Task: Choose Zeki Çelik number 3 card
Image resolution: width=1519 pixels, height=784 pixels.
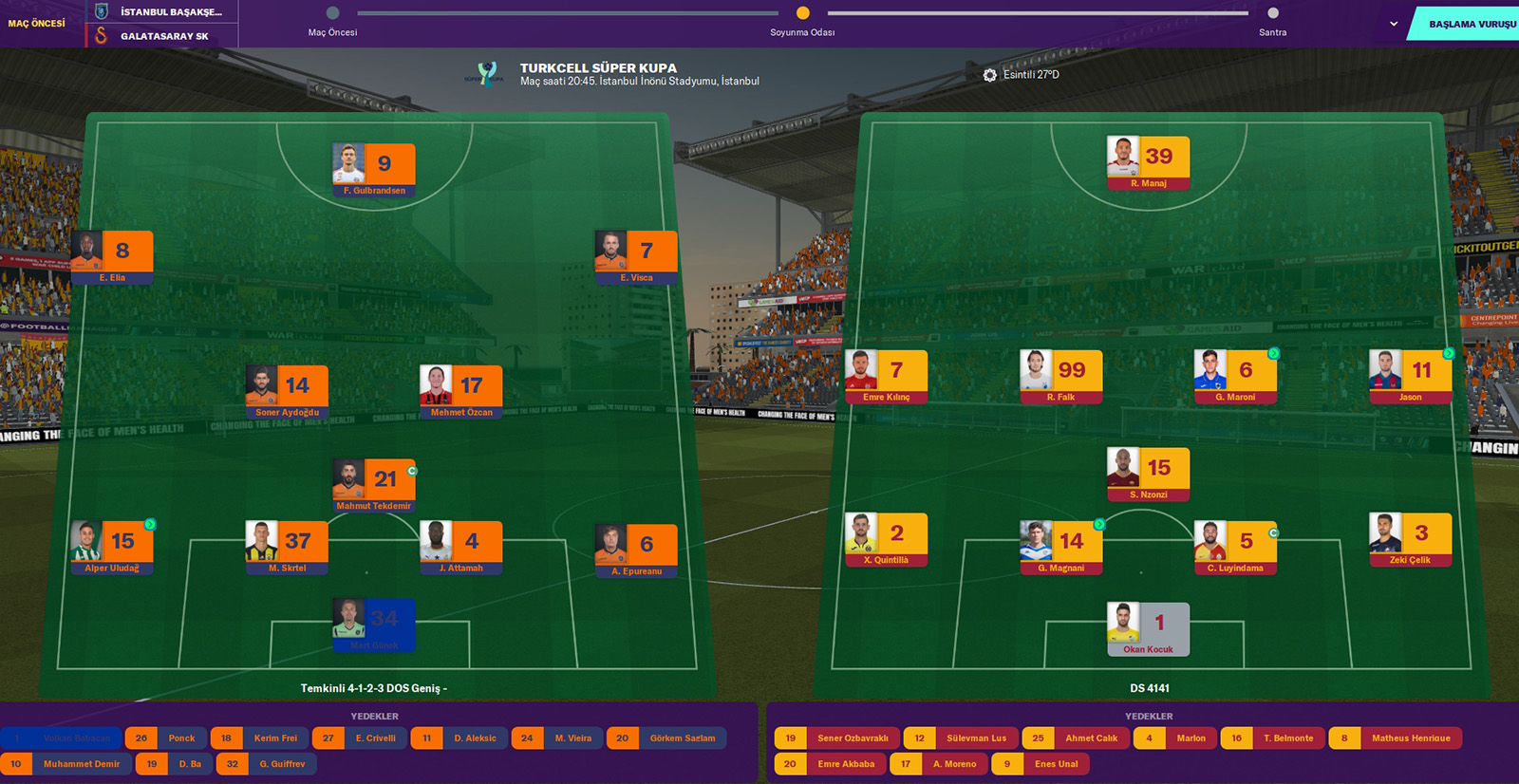Action: pyautogui.click(x=1411, y=539)
